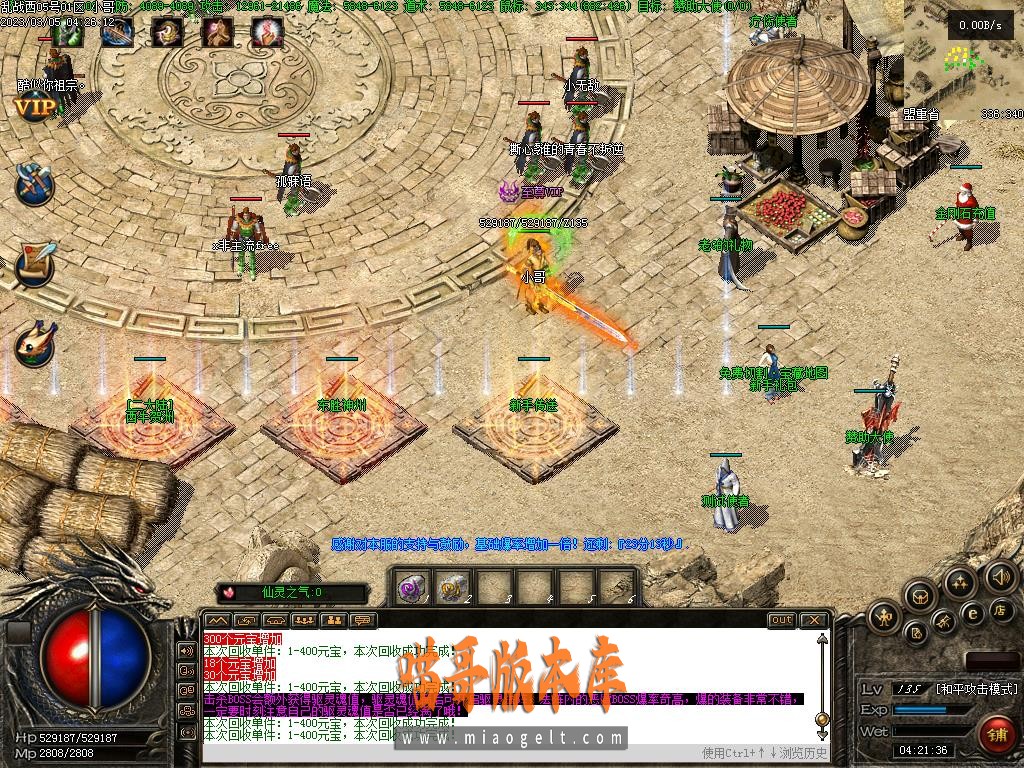Click the fox pet icon

[35, 343]
